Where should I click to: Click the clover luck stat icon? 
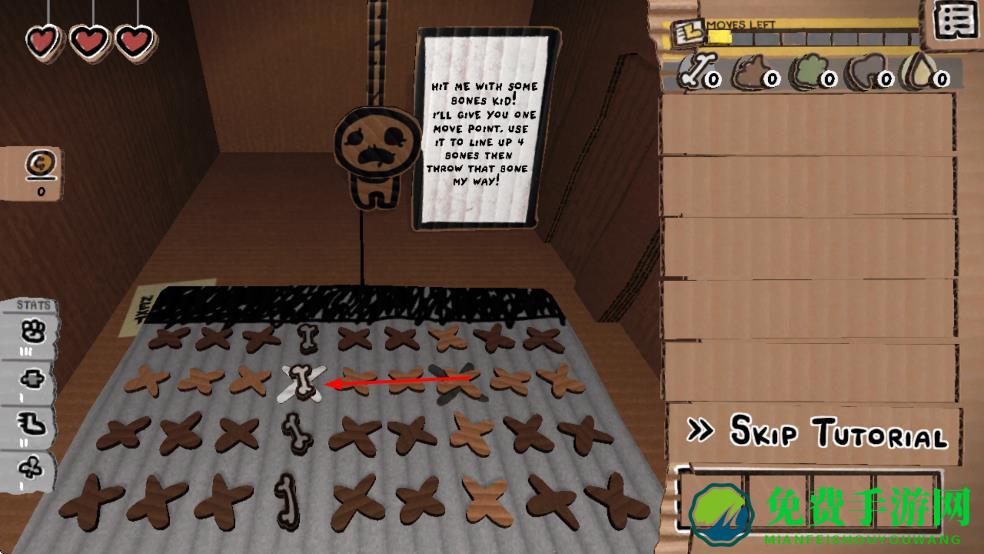pyautogui.click(x=32, y=468)
